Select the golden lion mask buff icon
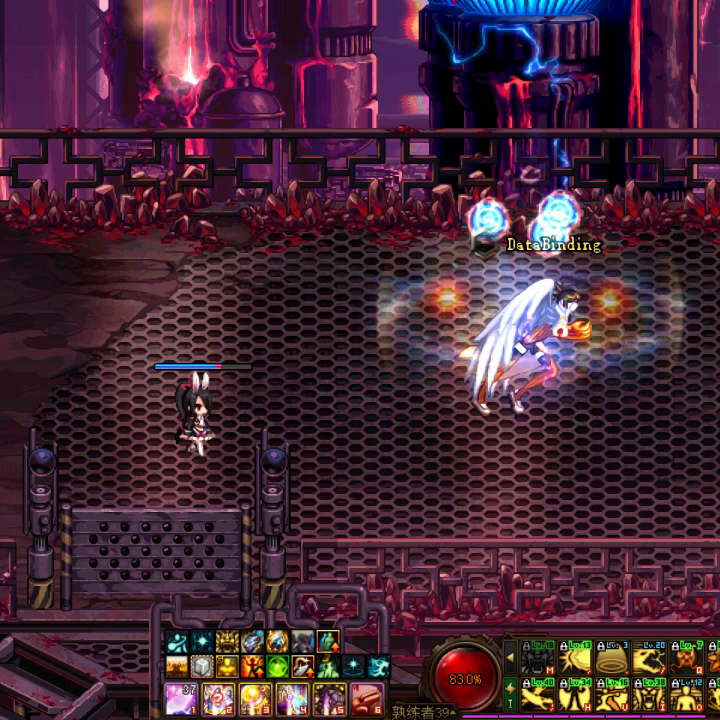 pos(227,642)
